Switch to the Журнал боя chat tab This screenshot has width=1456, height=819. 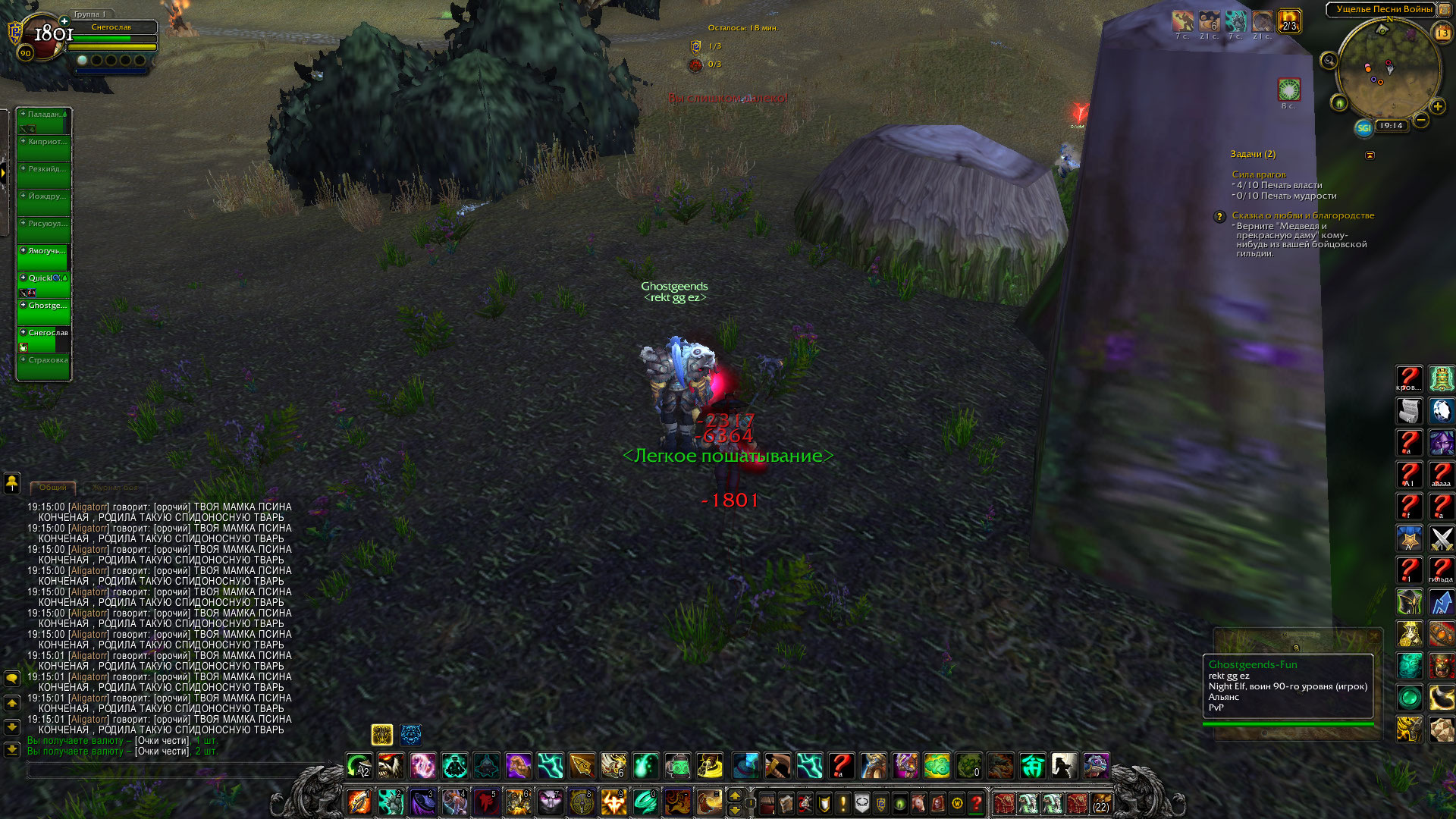click(115, 487)
